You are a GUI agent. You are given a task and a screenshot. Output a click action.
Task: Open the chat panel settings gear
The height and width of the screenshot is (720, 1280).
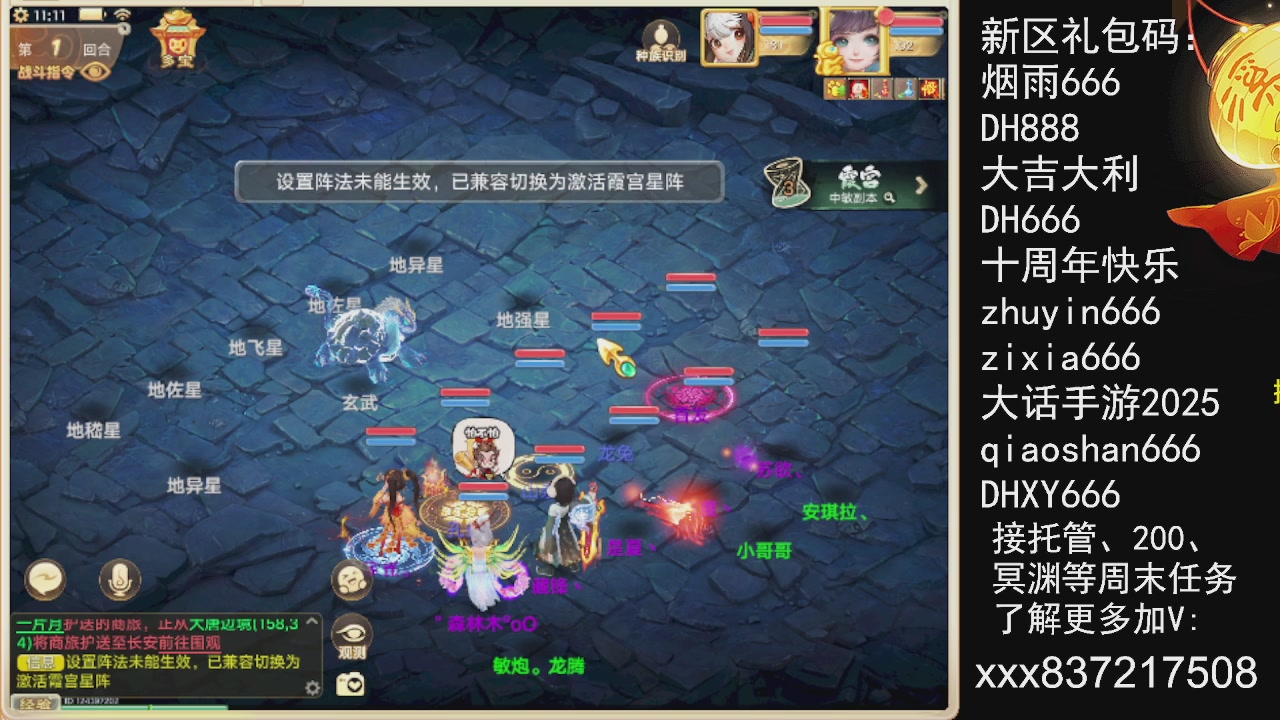pyautogui.click(x=312, y=687)
